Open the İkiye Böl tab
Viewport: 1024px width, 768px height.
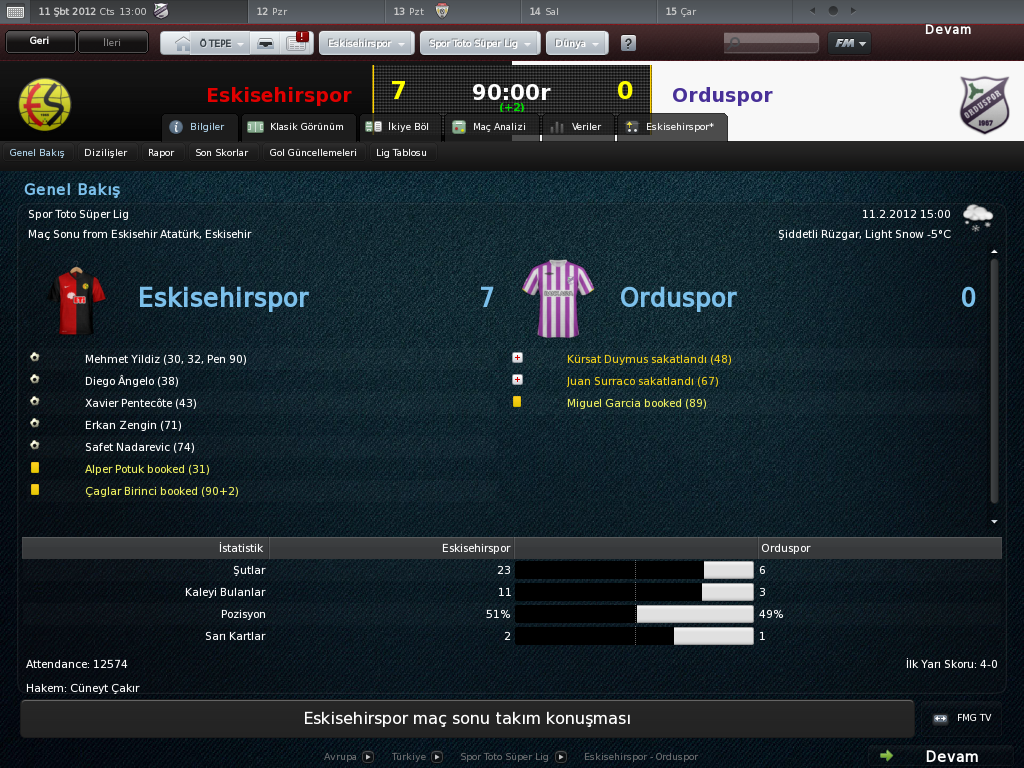(398, 127)
